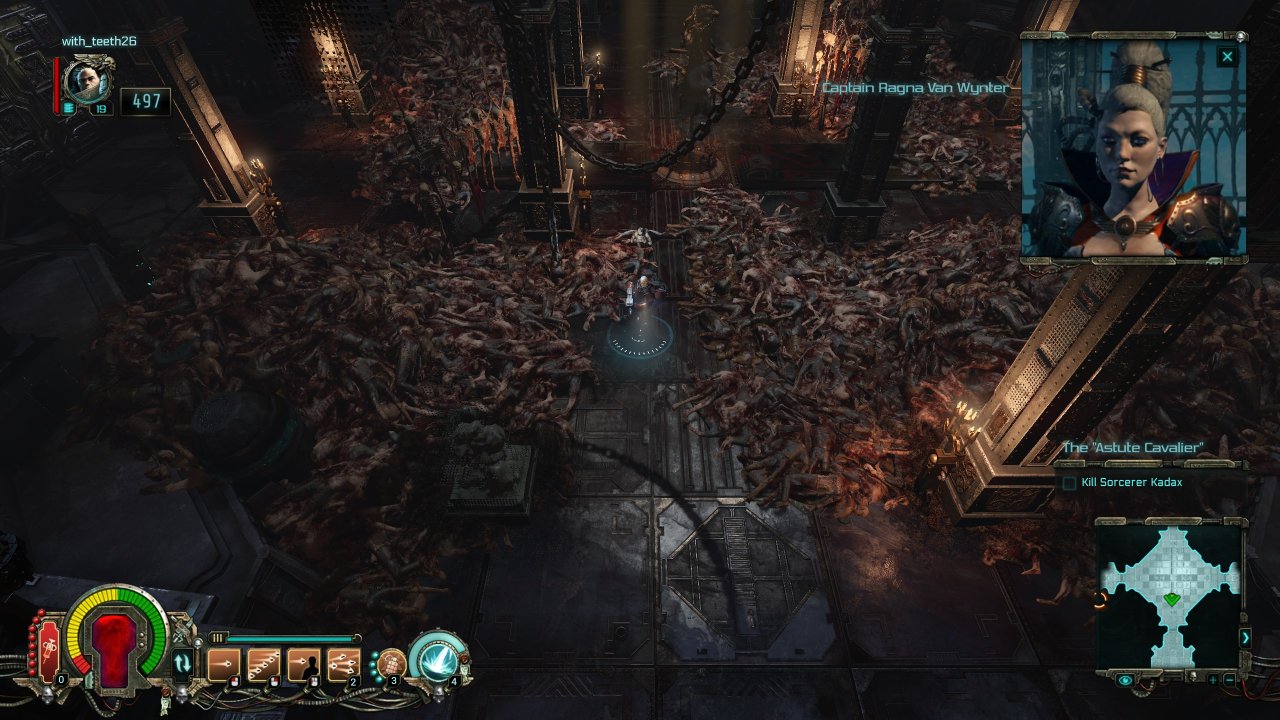Activate the spread-shot skill
Viewport: 1280px width, 720px height.
click(x=343, y=664)
